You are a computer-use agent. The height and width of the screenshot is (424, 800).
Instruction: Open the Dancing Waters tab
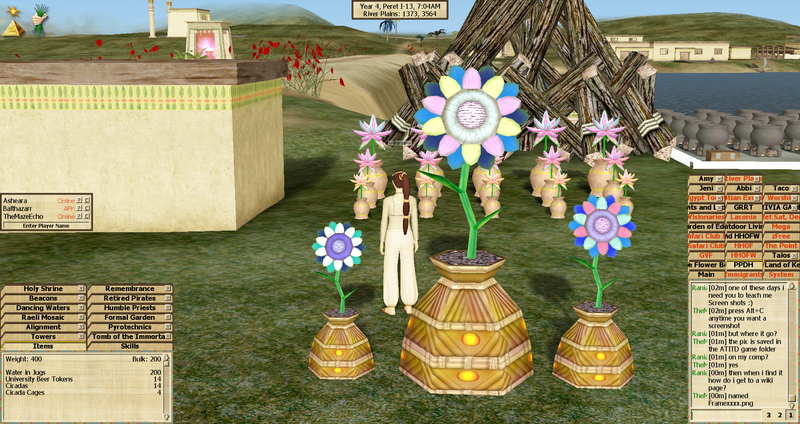[x=40, y=308]
